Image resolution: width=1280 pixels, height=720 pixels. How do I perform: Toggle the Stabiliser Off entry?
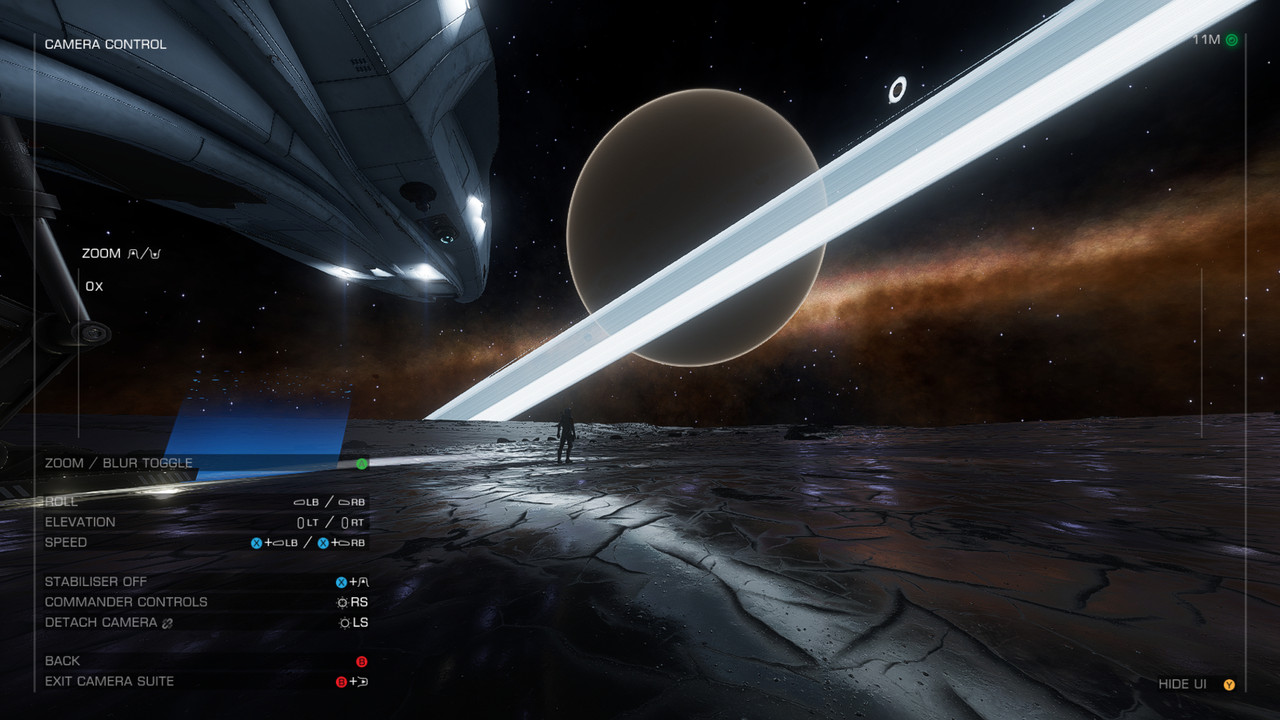coord(96,582)
